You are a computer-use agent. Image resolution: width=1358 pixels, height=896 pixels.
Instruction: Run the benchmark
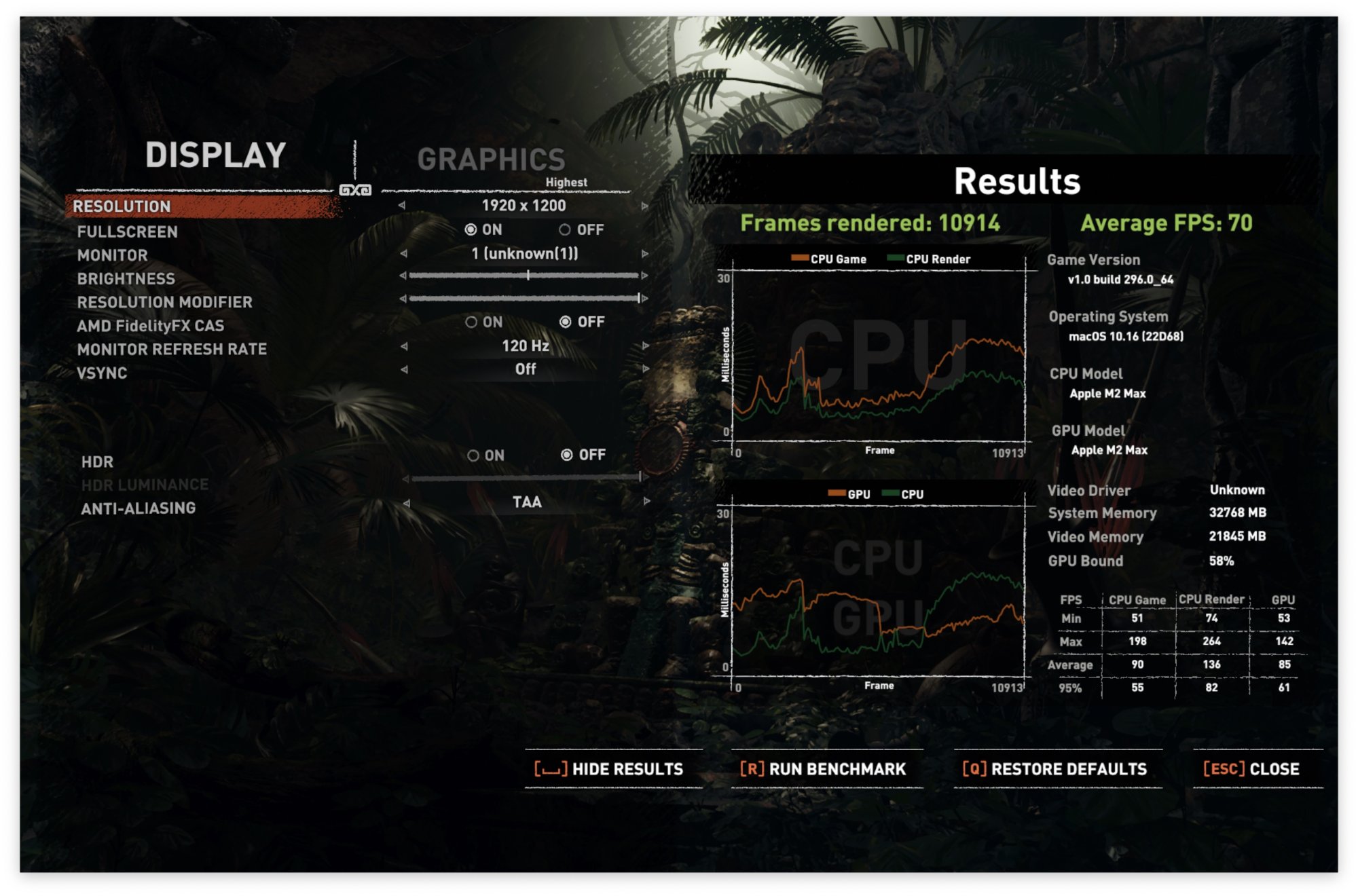(823, 769)
